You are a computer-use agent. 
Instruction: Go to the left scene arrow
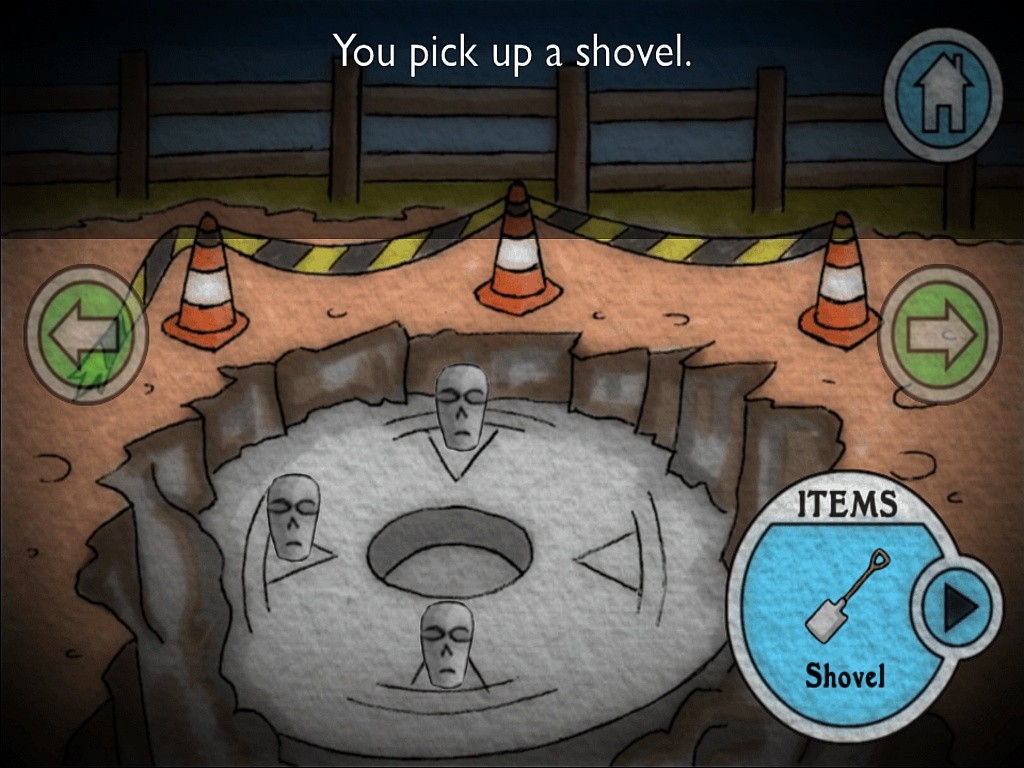coord(86,335)
